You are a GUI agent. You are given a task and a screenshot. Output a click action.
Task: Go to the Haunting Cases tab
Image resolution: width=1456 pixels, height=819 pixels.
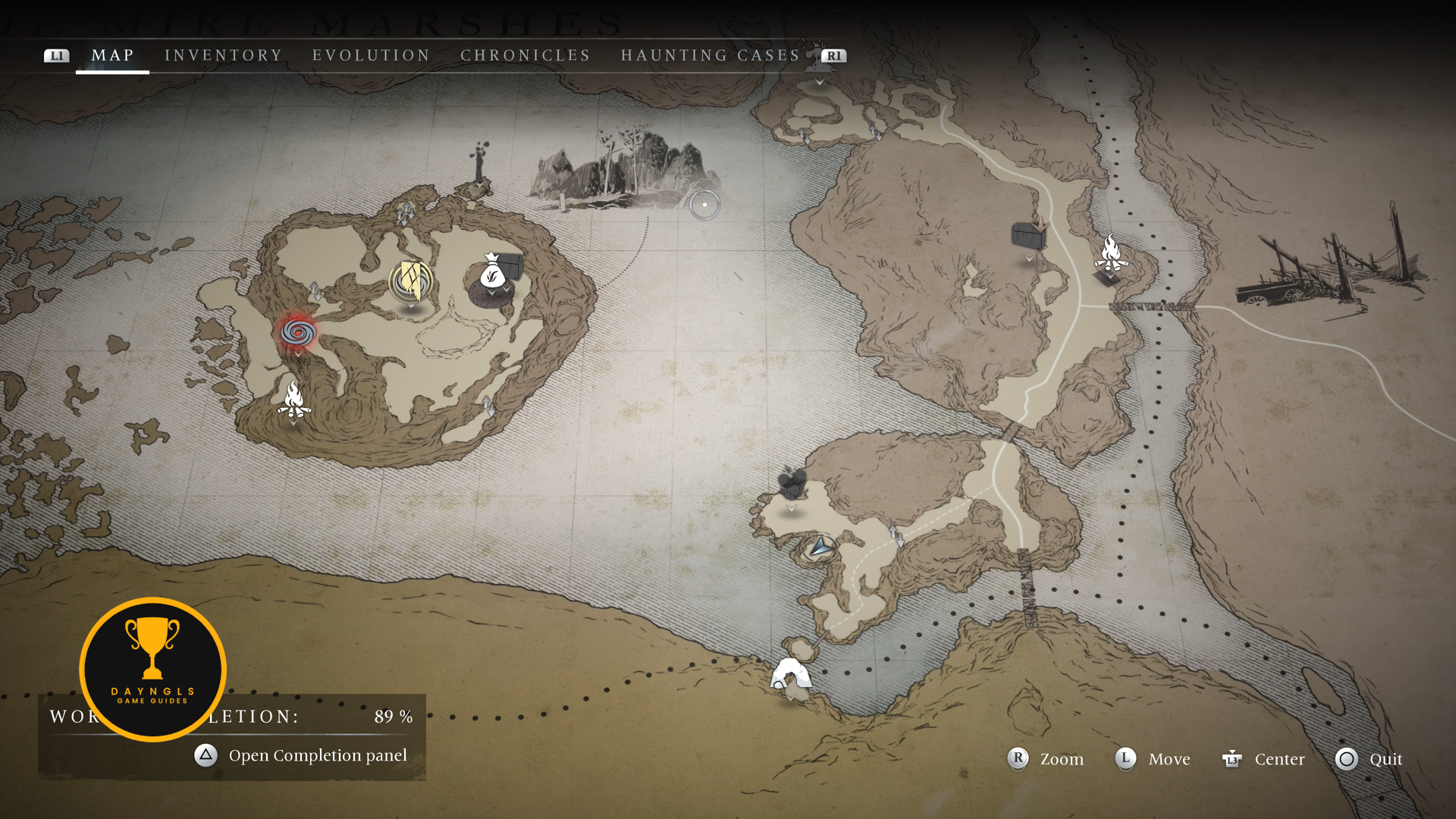click(x=711, y=55)
